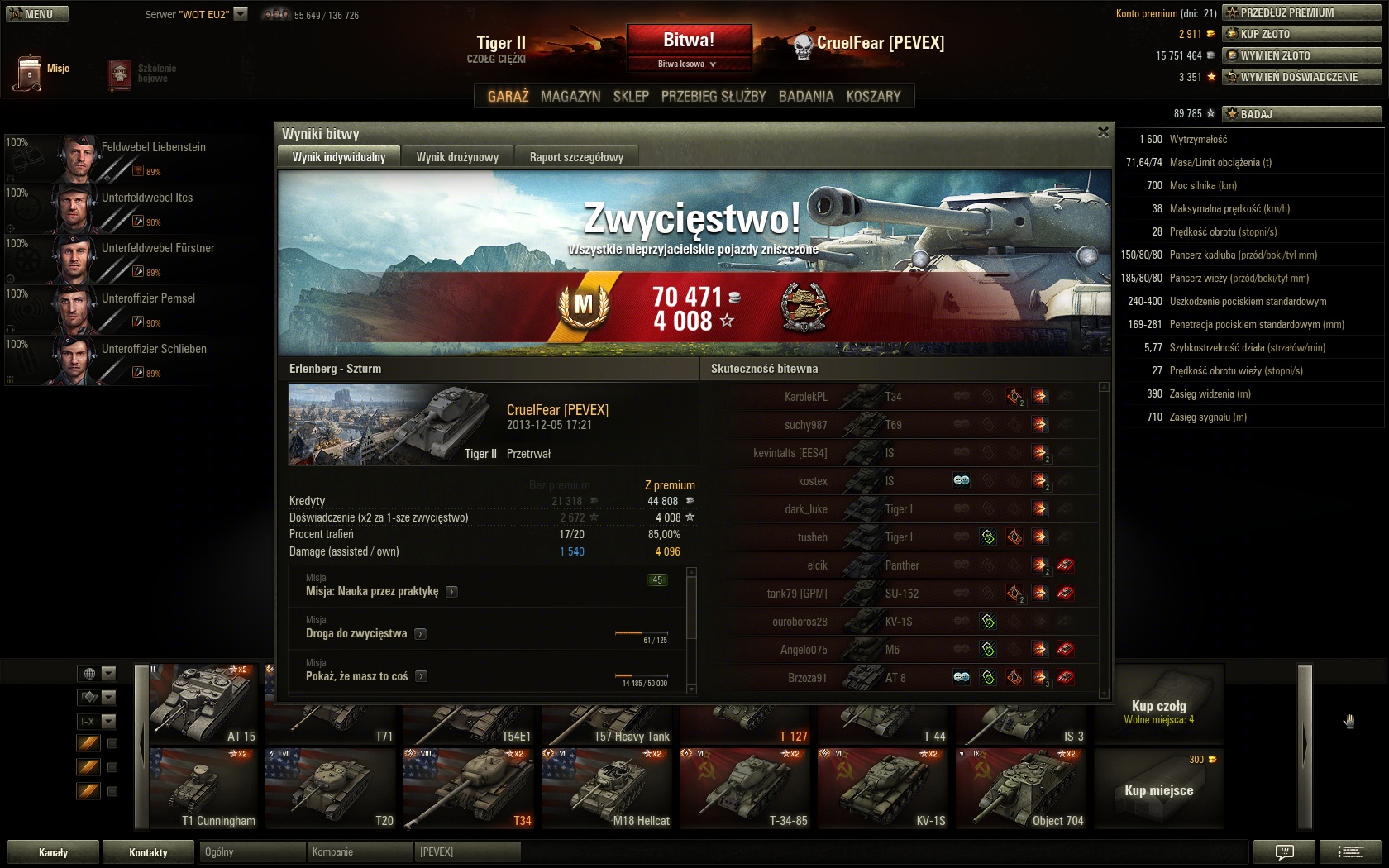Viewport: 1389px width, 868px height.
Task: Switch to Wynik drużynowy tab
Action: (x=457, y=157)
